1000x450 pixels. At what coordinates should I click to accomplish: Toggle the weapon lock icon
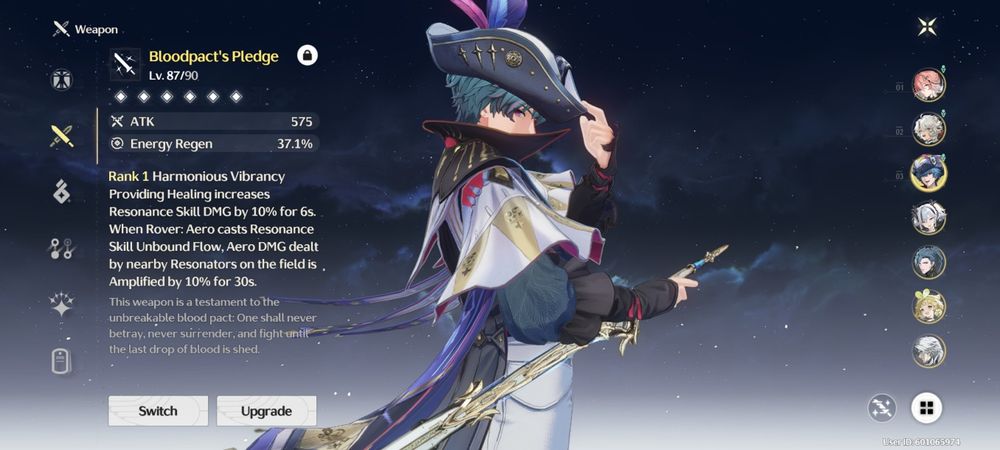click(x=307, y=56)
